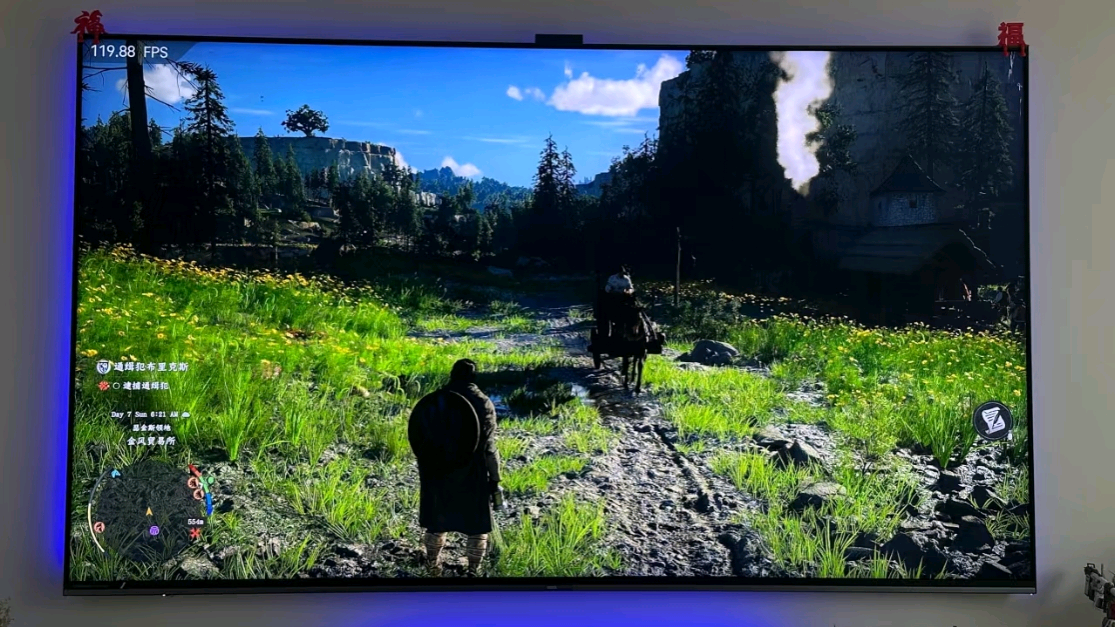Image resolution: width=1115 pixels, height=627 pixels.
Task: Click the circular minimap
Action: 147,509
